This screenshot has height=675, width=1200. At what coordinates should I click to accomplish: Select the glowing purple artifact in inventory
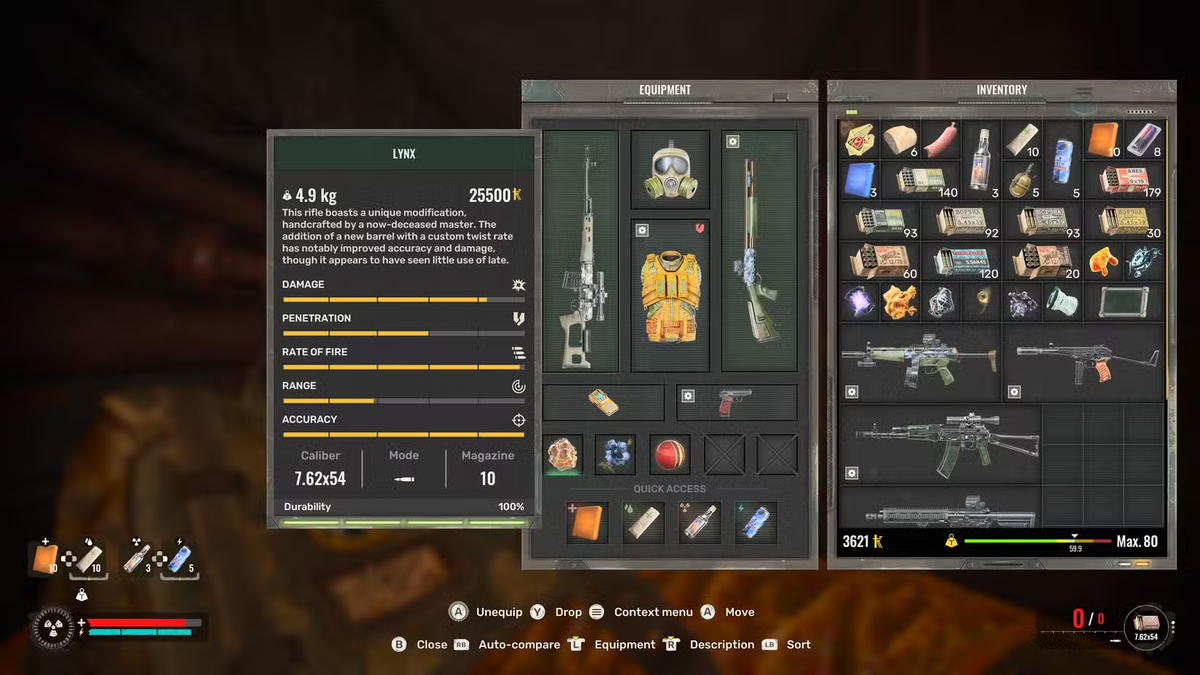859,301
